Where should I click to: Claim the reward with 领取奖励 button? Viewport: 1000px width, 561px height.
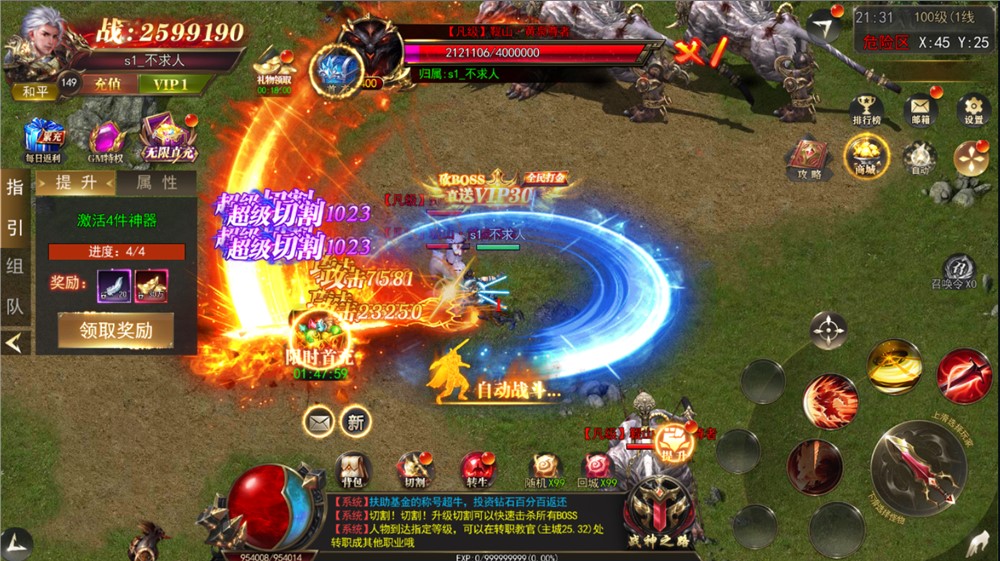pos(115,329)
